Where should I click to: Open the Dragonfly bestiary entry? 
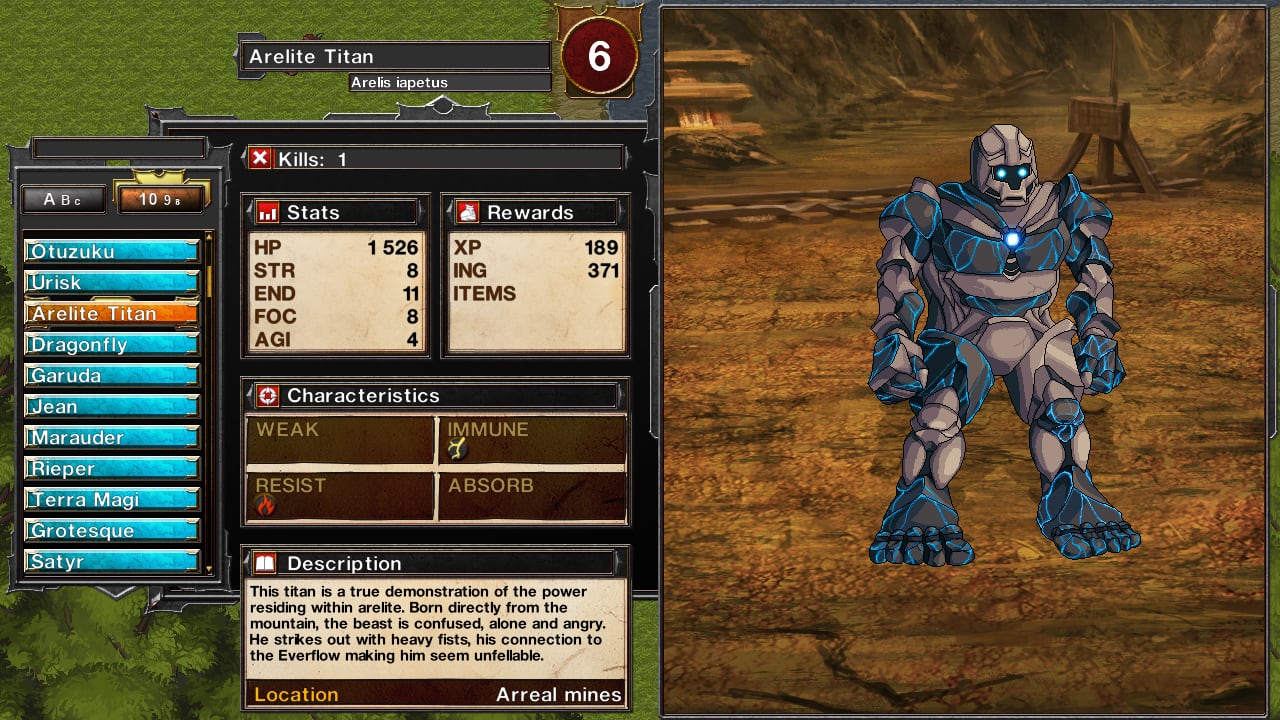(112, 344)
